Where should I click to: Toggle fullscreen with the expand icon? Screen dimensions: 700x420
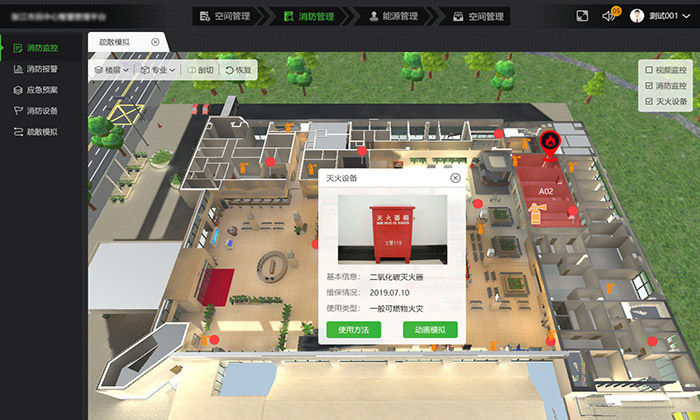583,16
